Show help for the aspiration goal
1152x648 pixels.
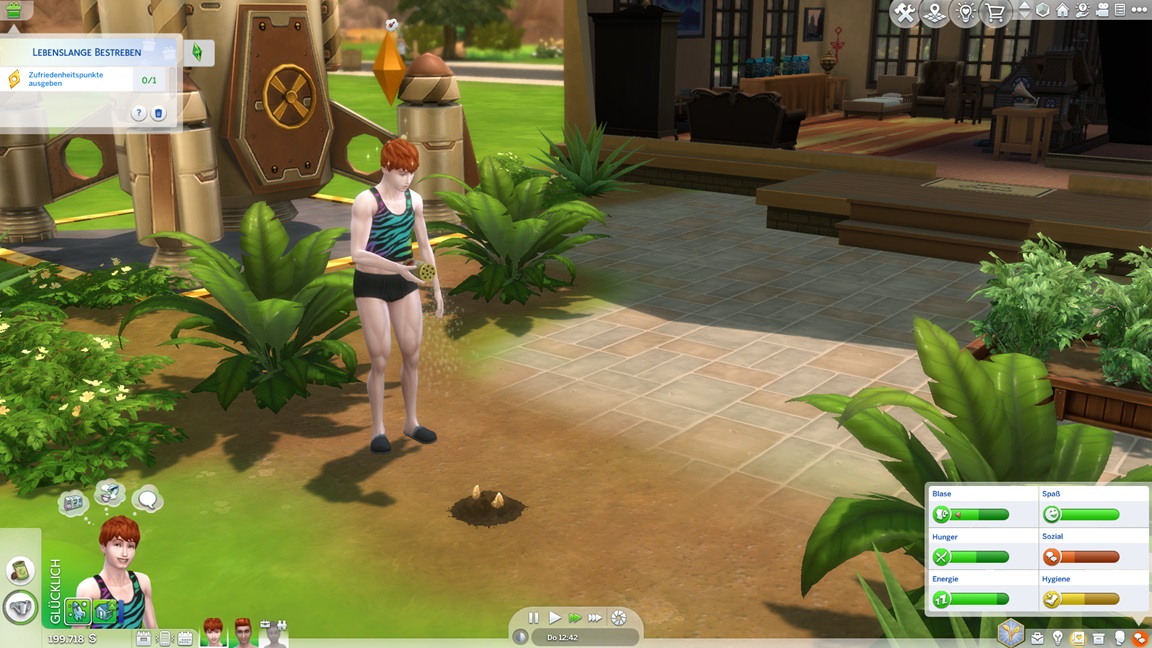[139, 113]
